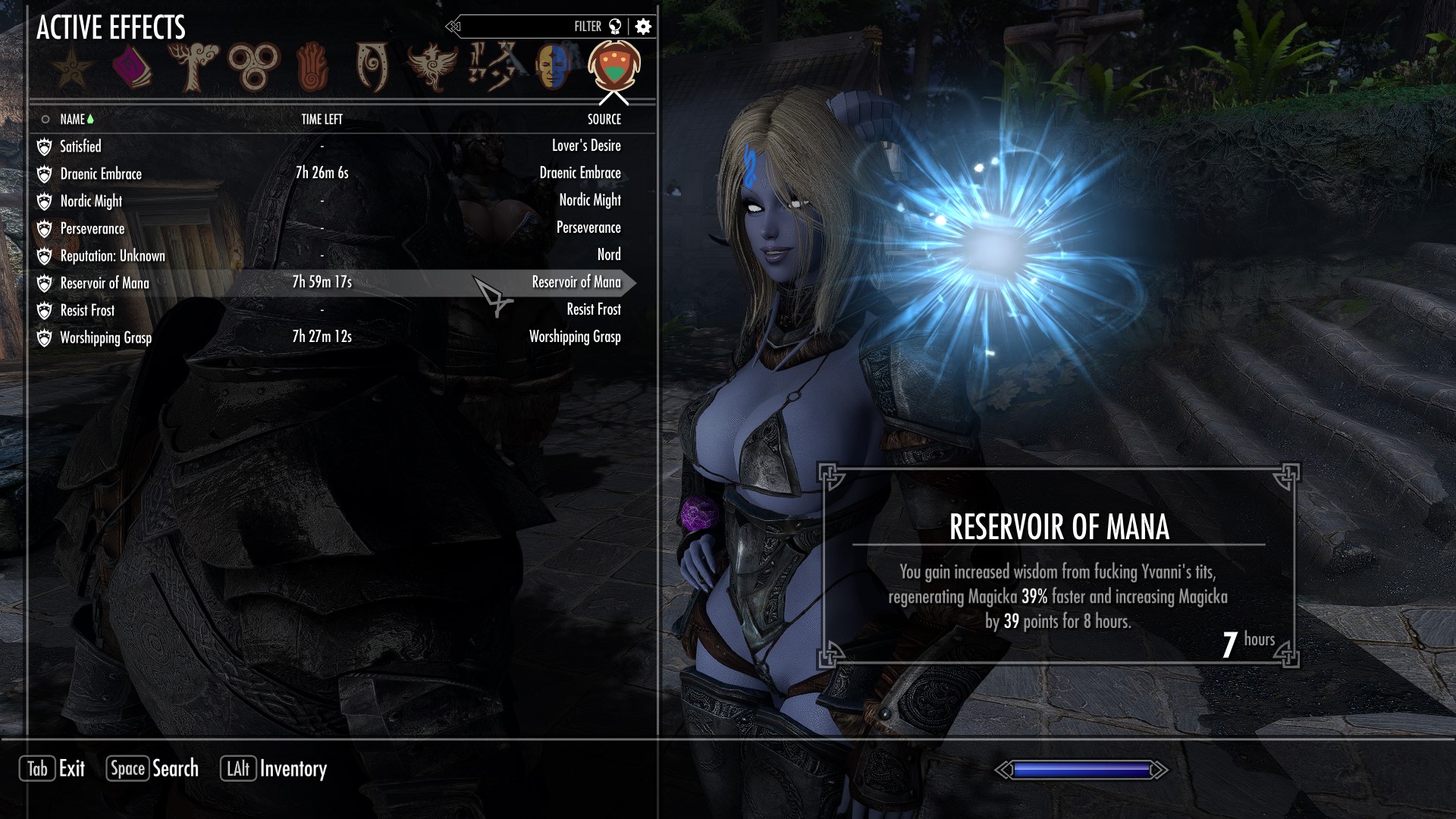The width and height of the screenshot is (1456, 819).
Task: Sort effects by Time Left column
Action: 322,119
